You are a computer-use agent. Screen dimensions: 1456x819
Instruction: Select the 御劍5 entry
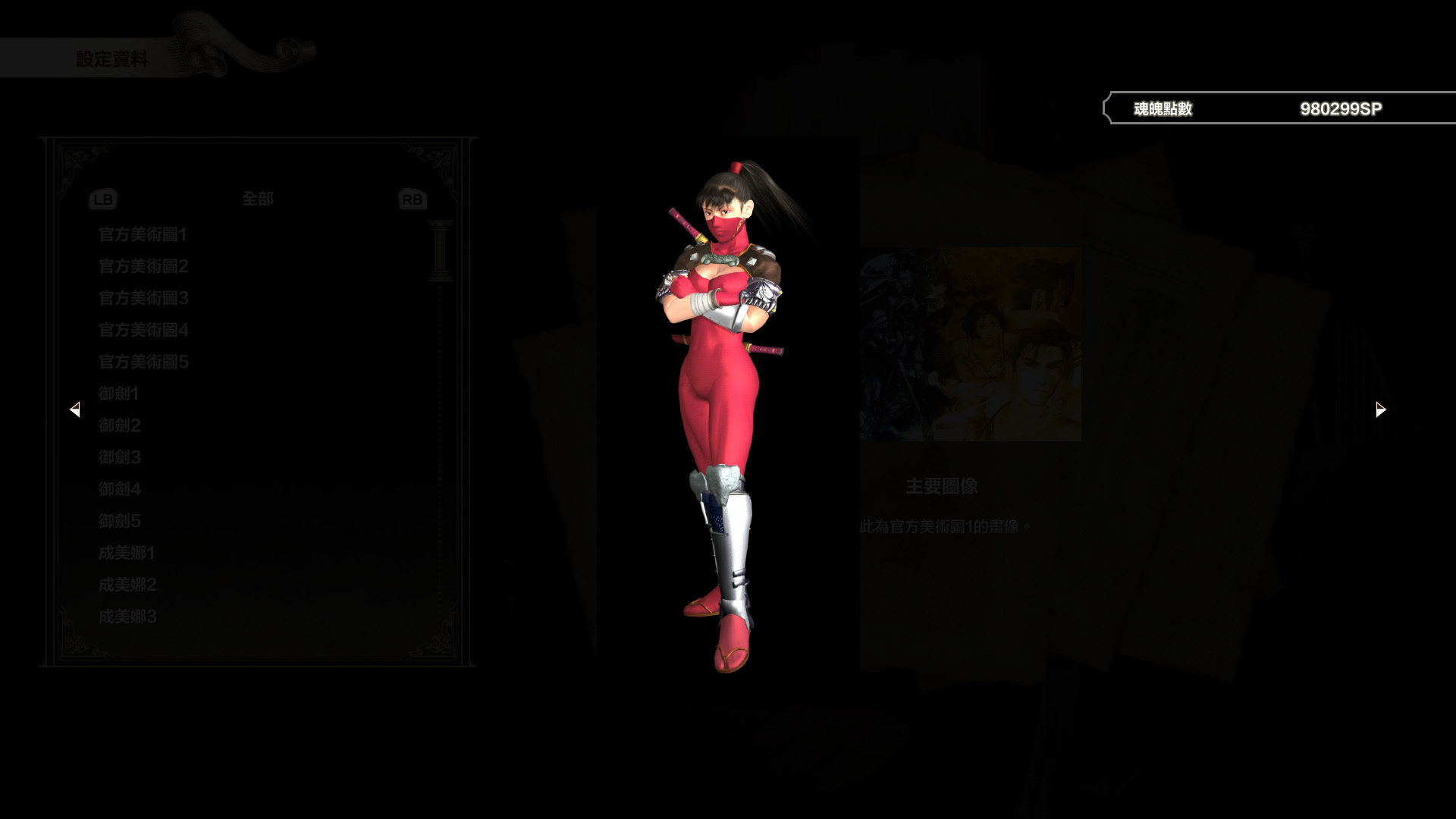[119, 521]
